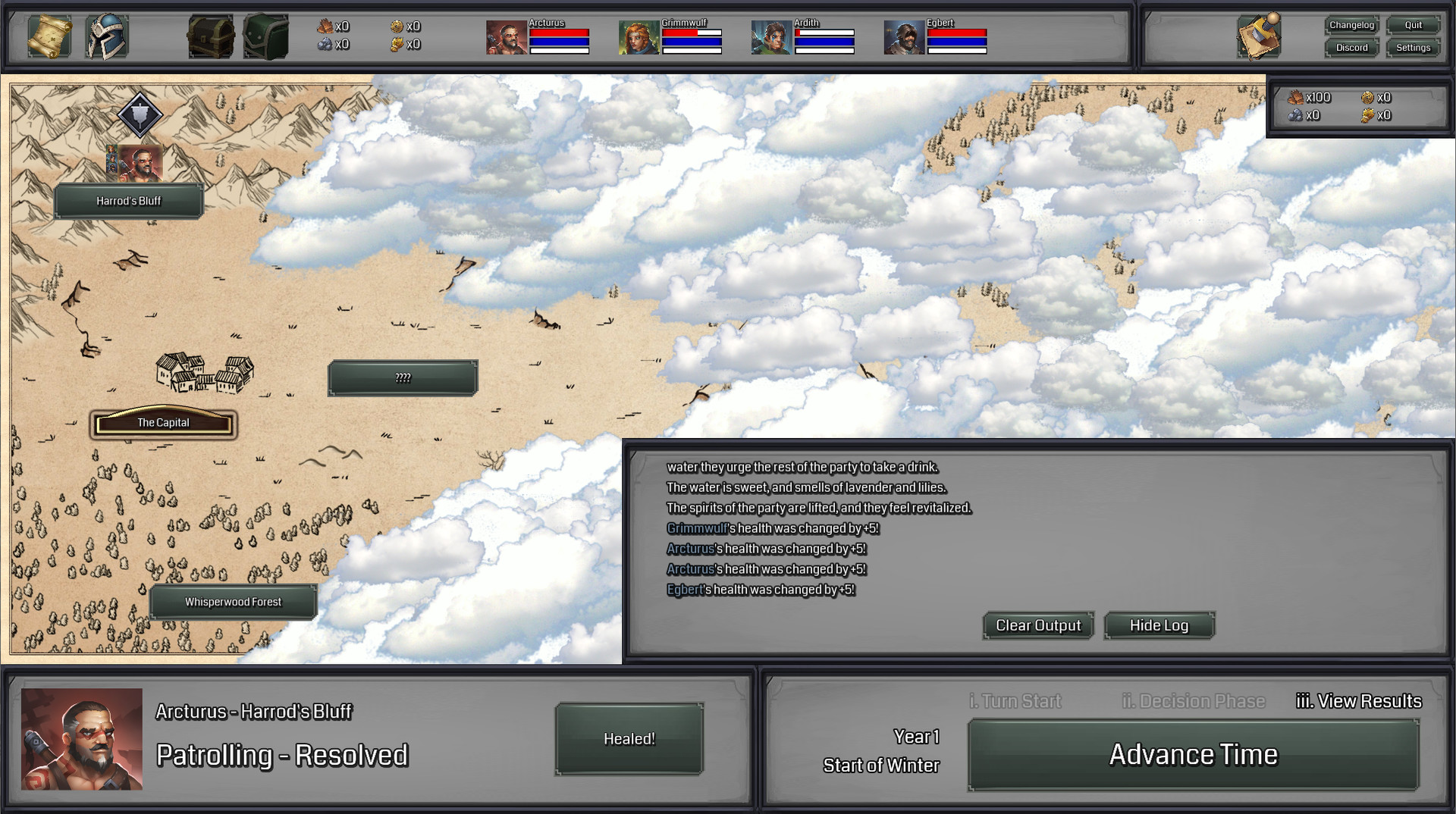Select Arcturus's portrait in the top bar
The width and height of the screenshot is (1456, 814).
coord(507,37)
